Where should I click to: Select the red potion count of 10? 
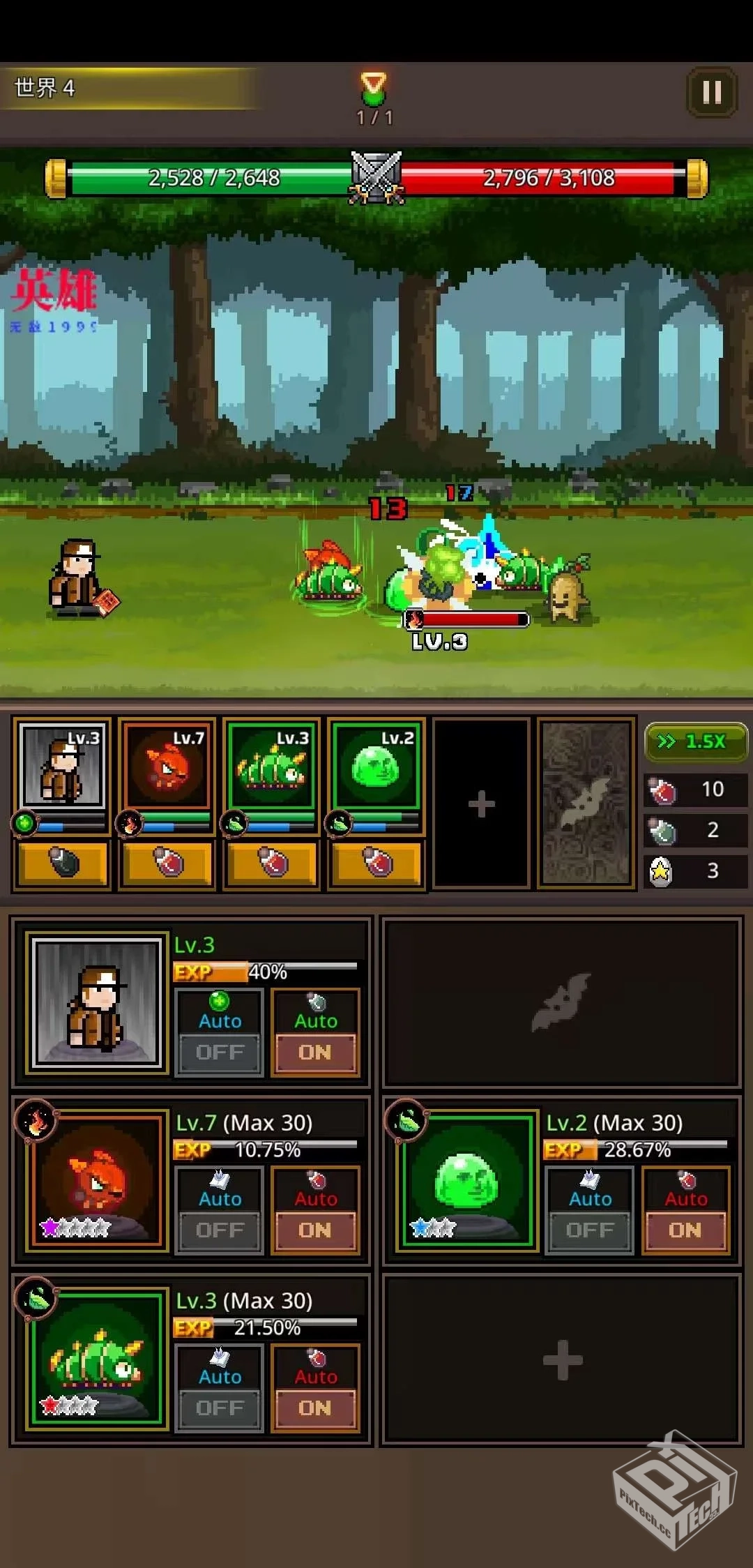click(694, 790)
